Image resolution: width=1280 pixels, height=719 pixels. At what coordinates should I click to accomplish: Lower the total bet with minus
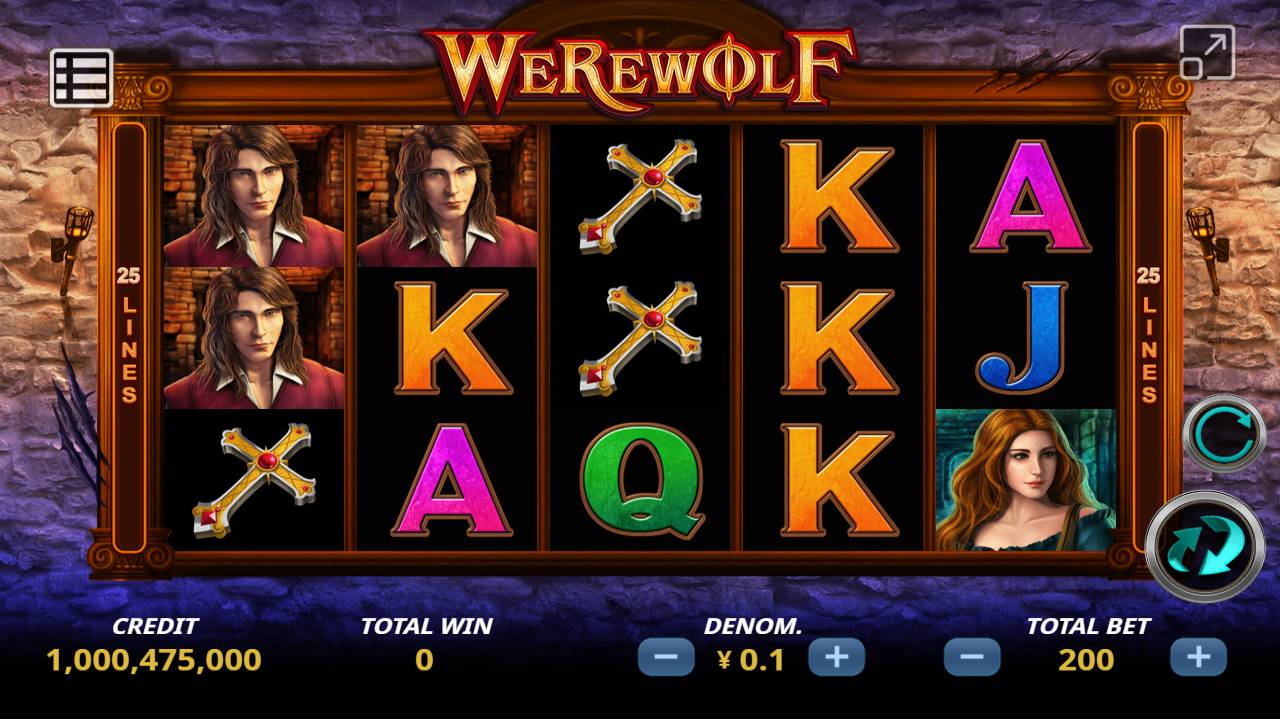972,657
